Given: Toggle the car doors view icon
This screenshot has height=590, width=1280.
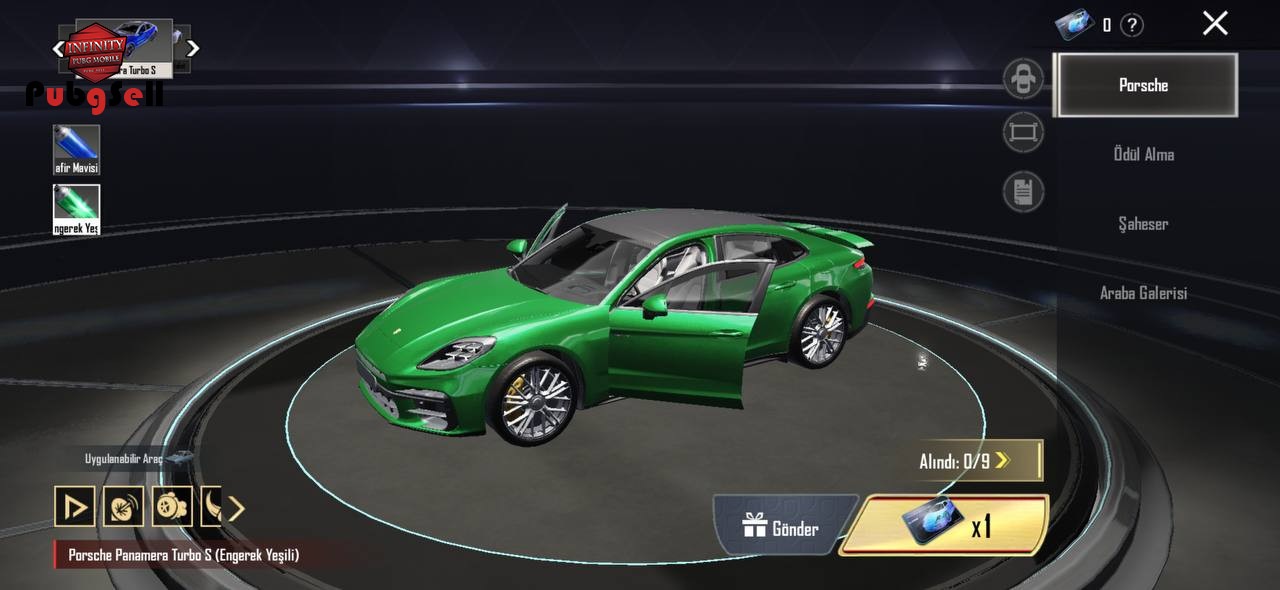Looking at the screenshot, I should click(x=1023, y=79).
